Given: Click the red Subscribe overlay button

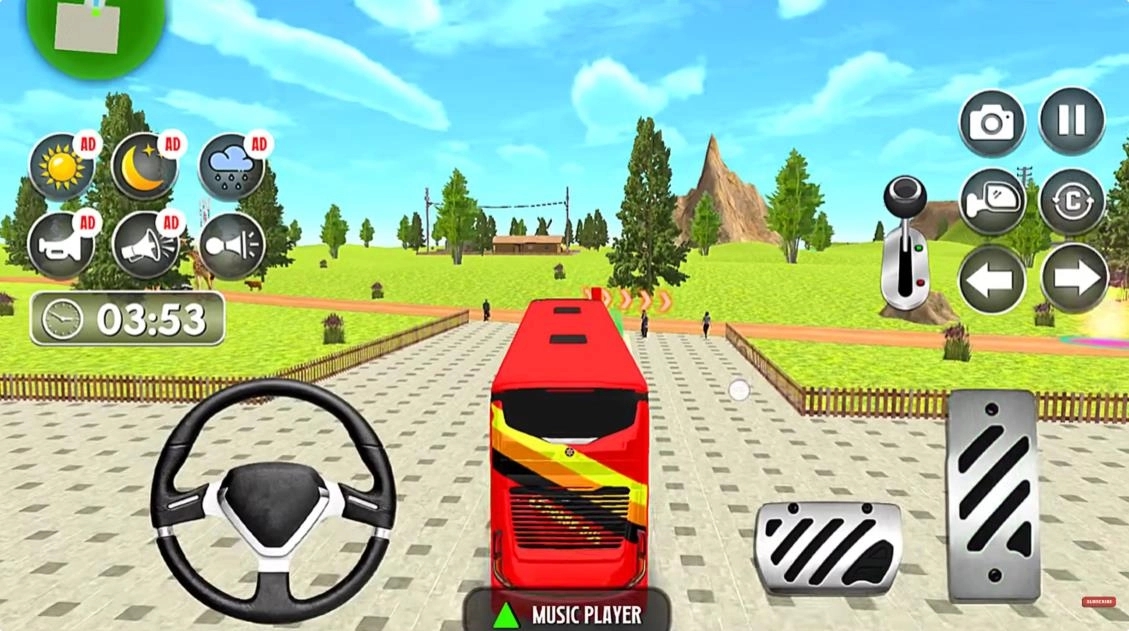Looking at the screenshot, I should click(1097, 601).
